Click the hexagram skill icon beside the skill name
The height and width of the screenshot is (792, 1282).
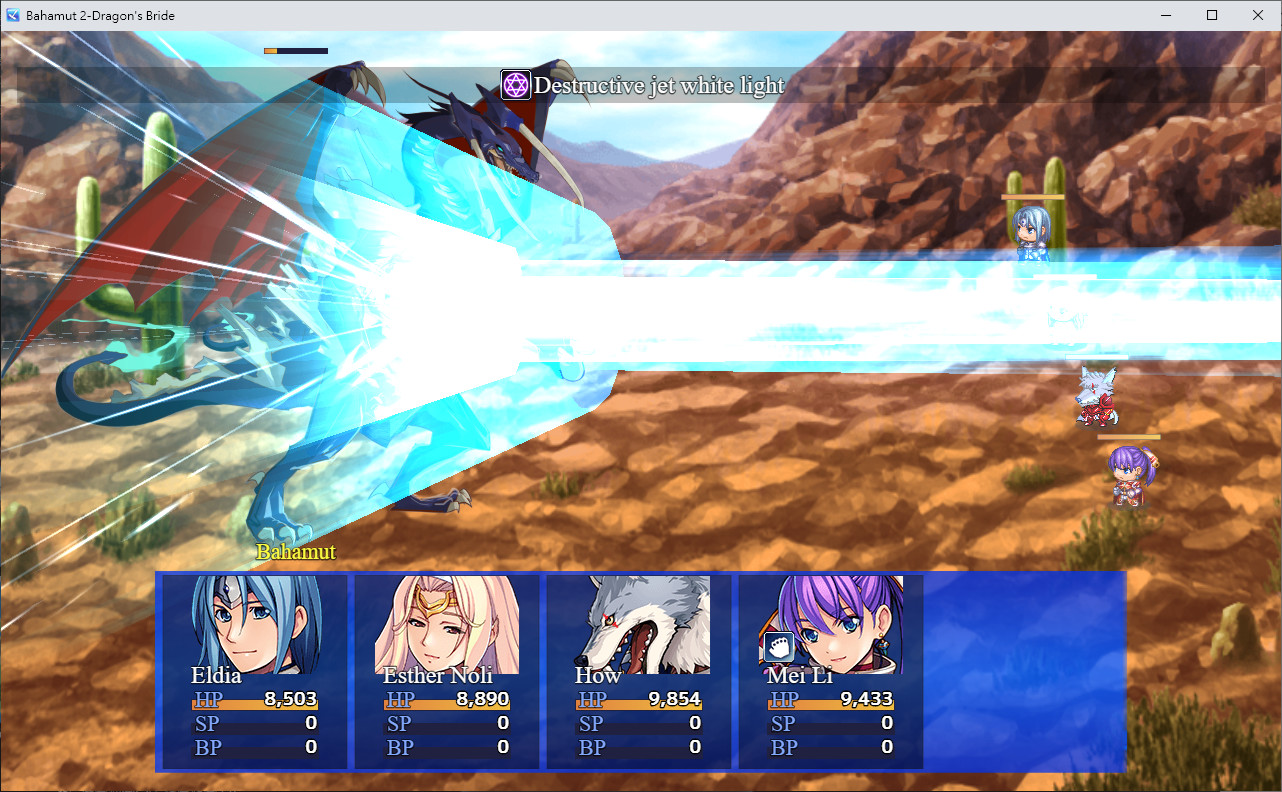click(x=515, y=85)
